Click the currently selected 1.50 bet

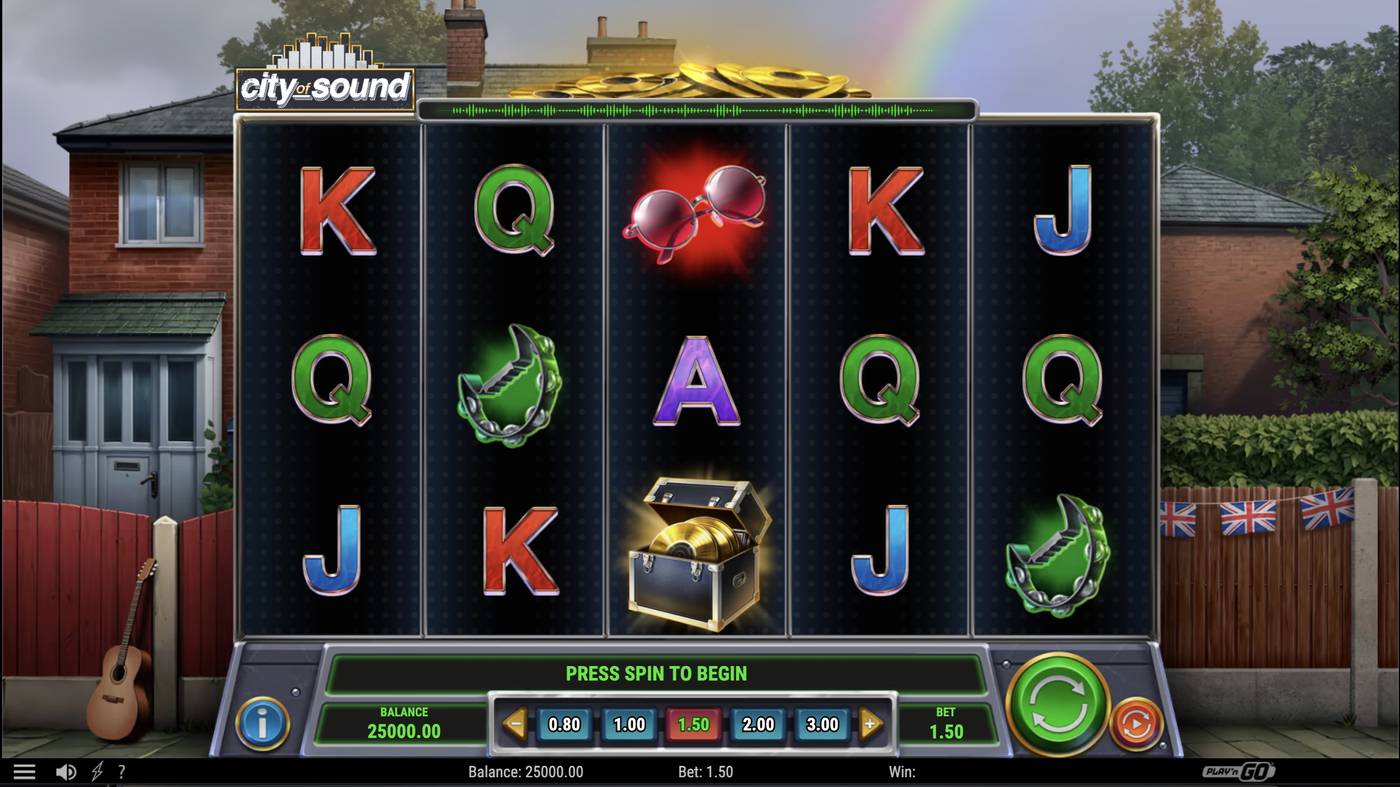click(693, 723)
